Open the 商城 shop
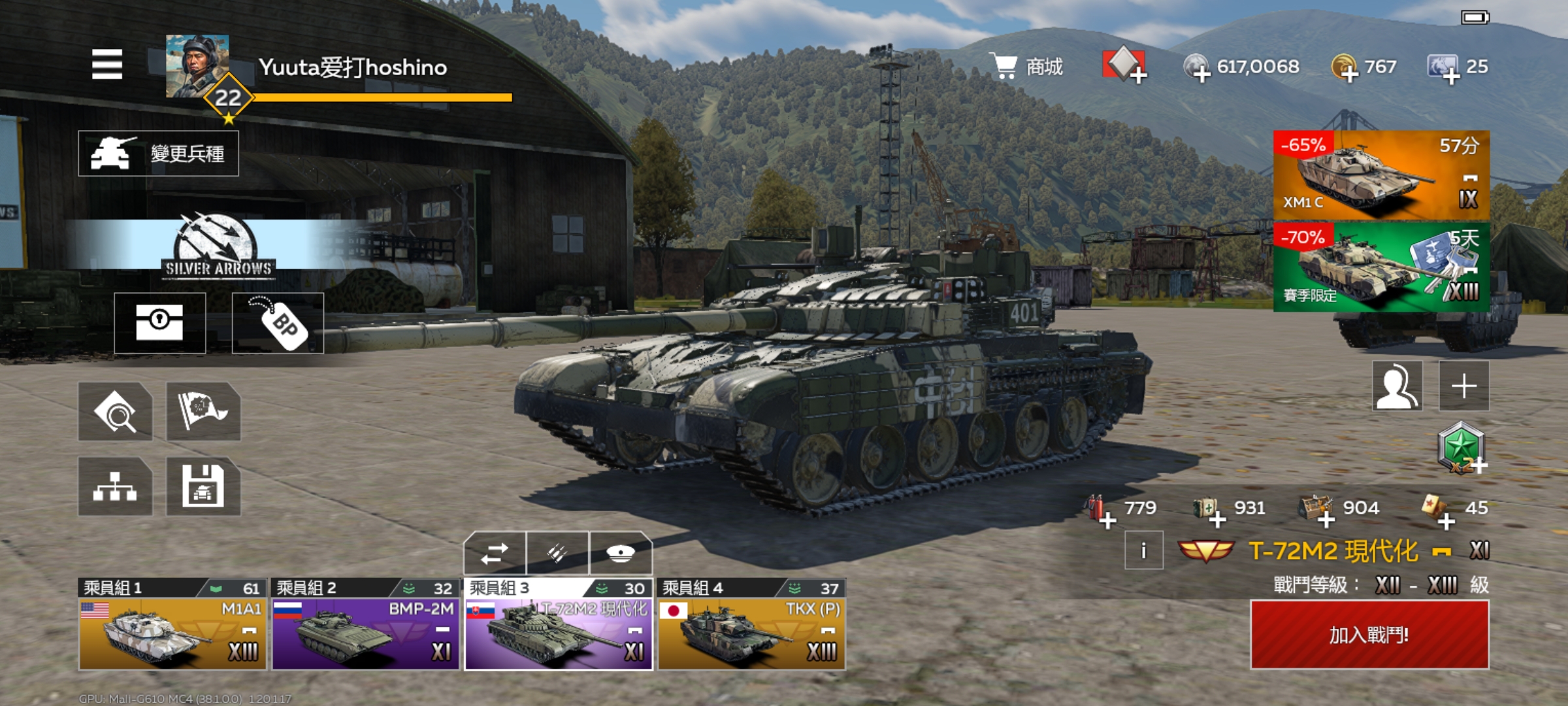This screenshot has width=1568, height=706. pos(1028,67)
